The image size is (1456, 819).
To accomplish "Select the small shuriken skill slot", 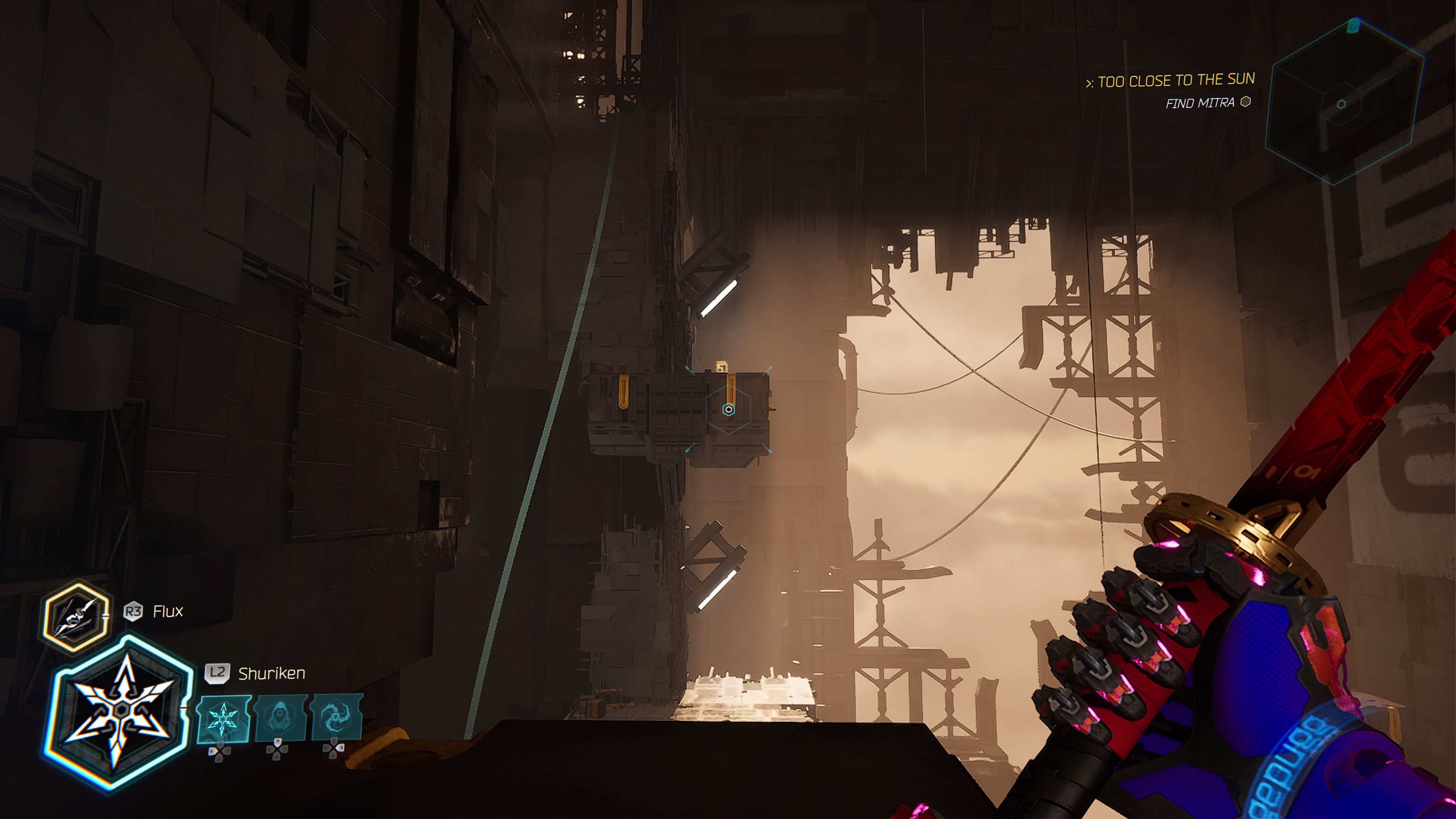I will pos(223,719).
